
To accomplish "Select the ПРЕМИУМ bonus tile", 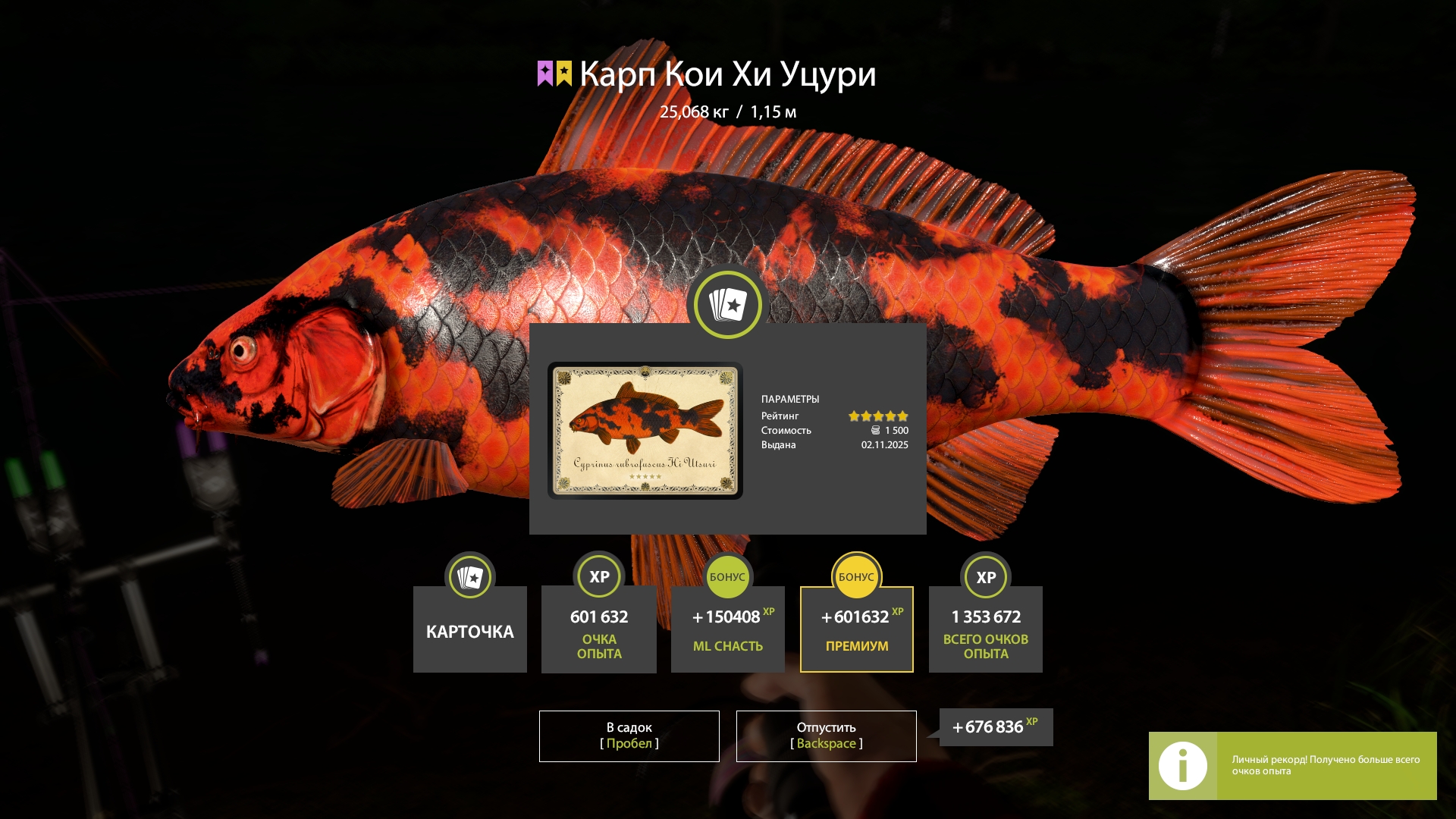I will 857,629.
